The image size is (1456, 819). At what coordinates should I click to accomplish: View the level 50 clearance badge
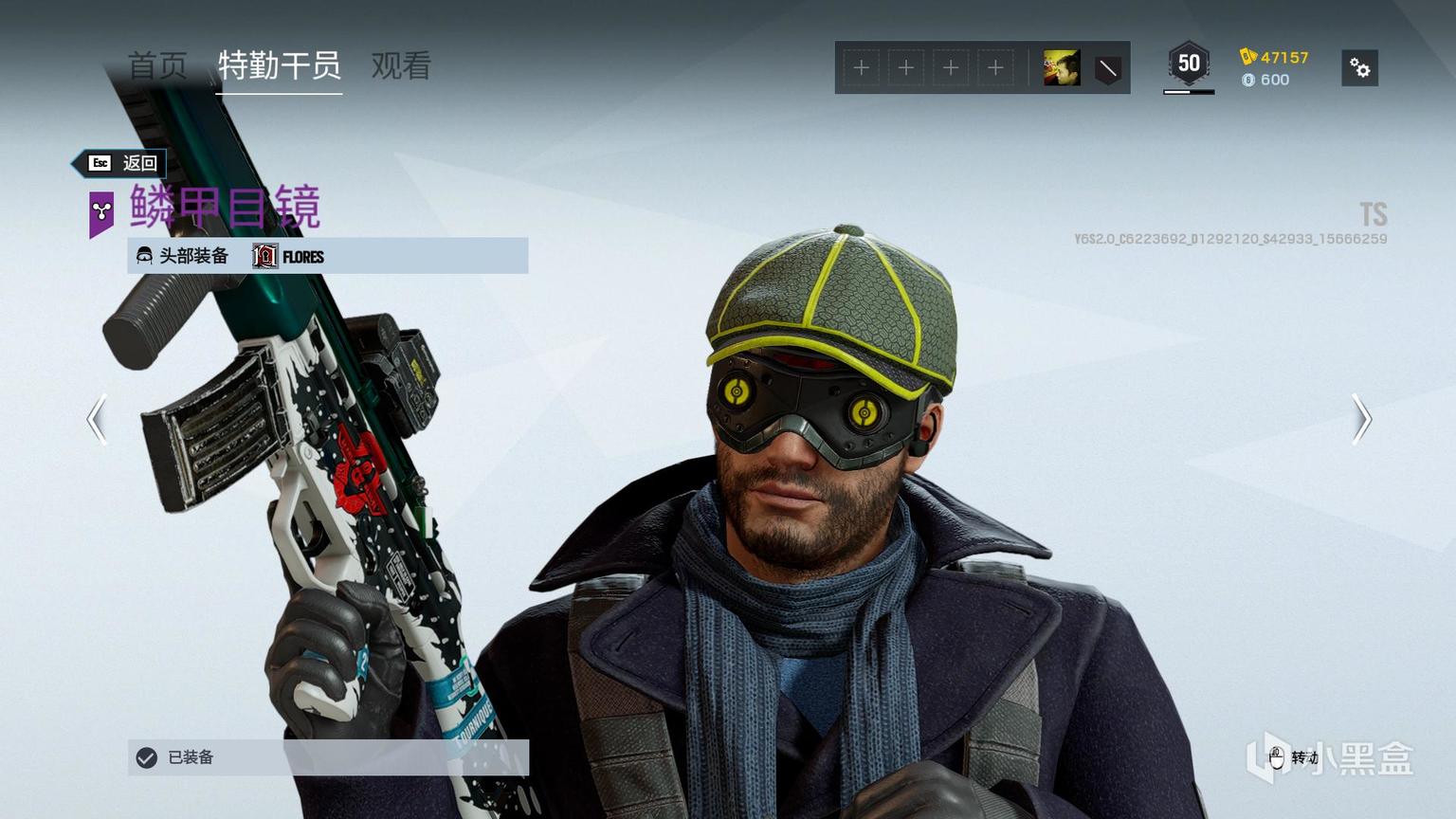pyautogui.click(x=1189, y=64)
